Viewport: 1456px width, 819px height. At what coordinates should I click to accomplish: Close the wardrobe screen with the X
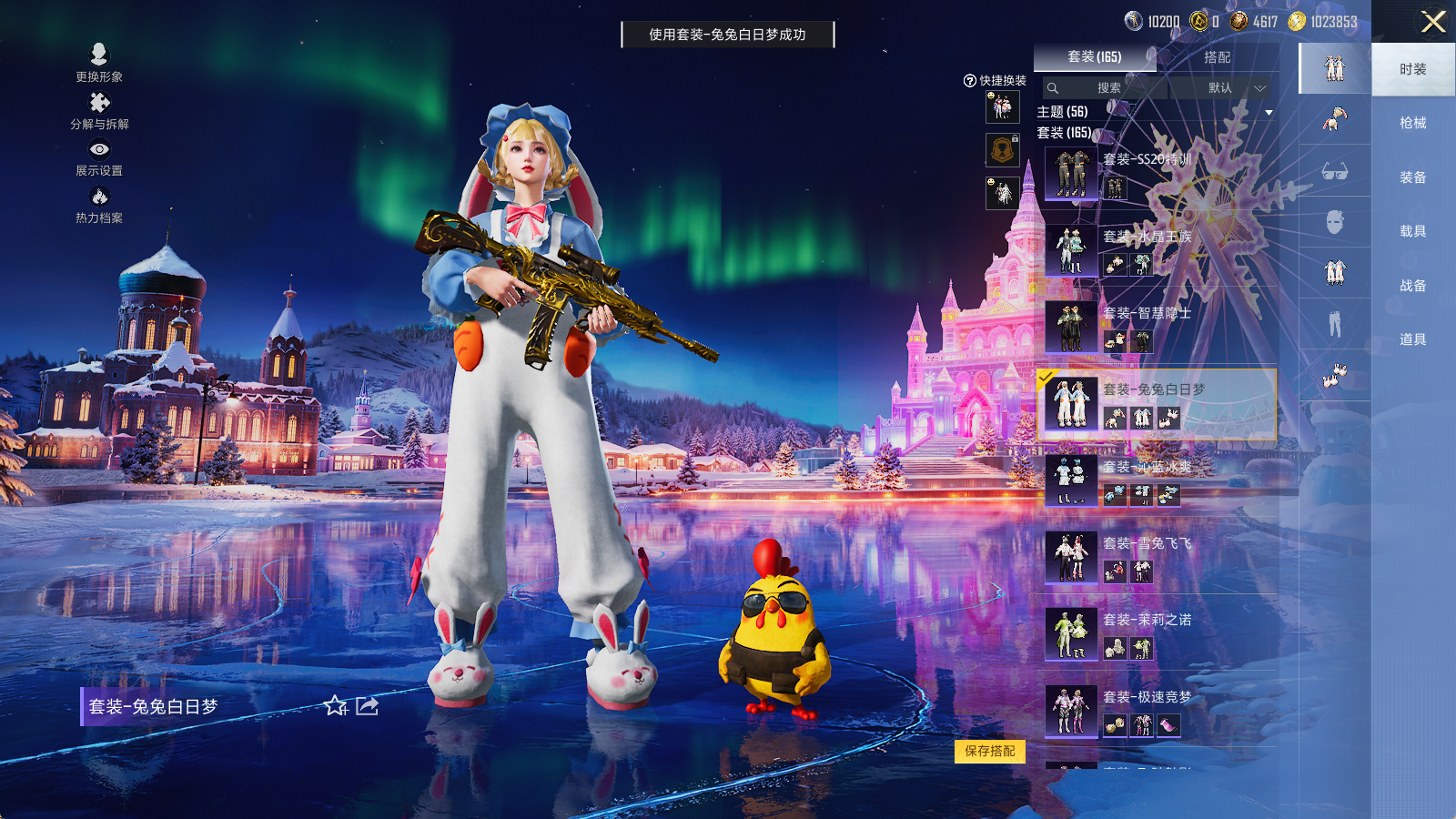(1433, 22)
